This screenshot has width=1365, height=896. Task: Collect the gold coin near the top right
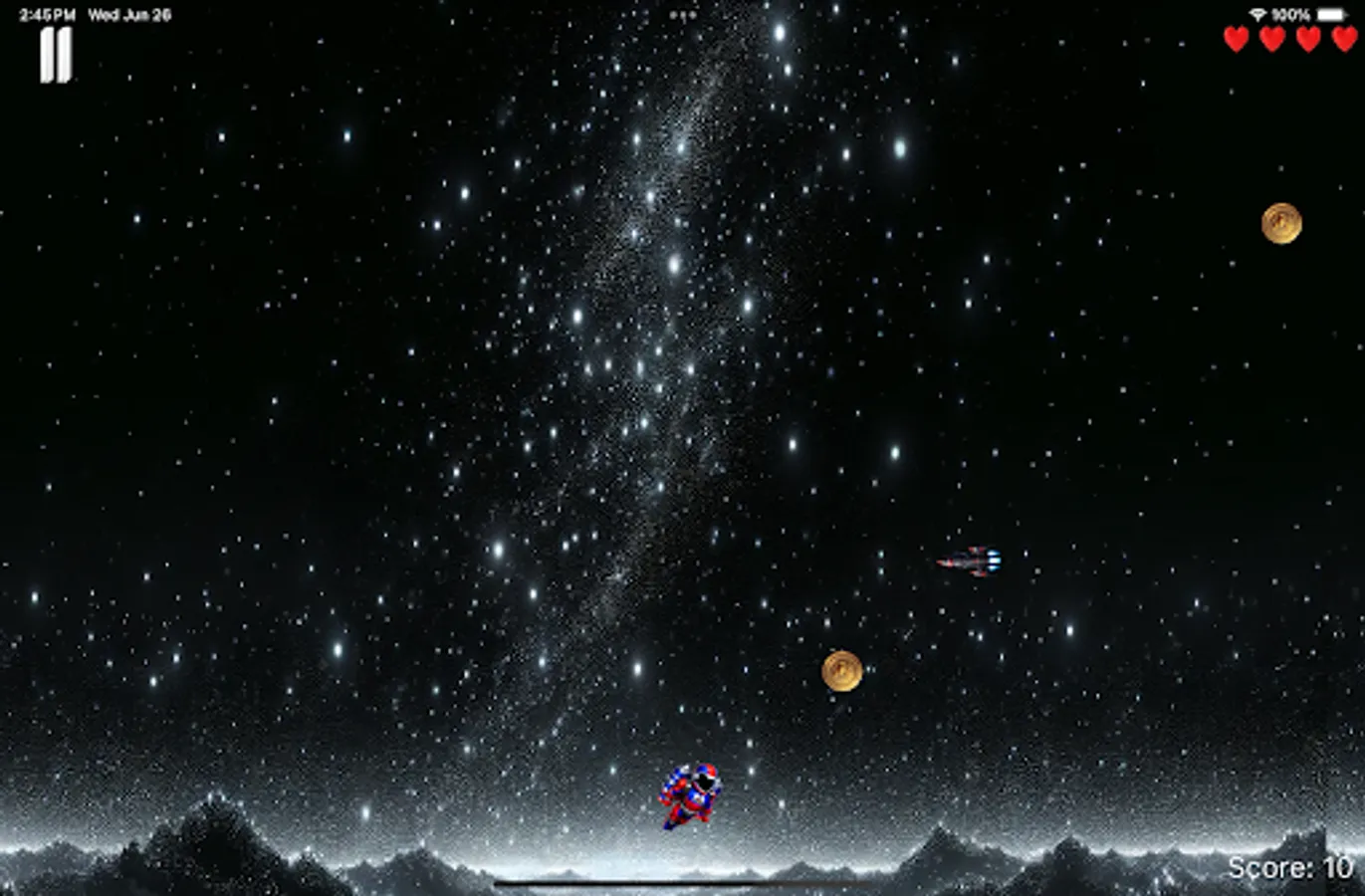tap(1281, 224)
